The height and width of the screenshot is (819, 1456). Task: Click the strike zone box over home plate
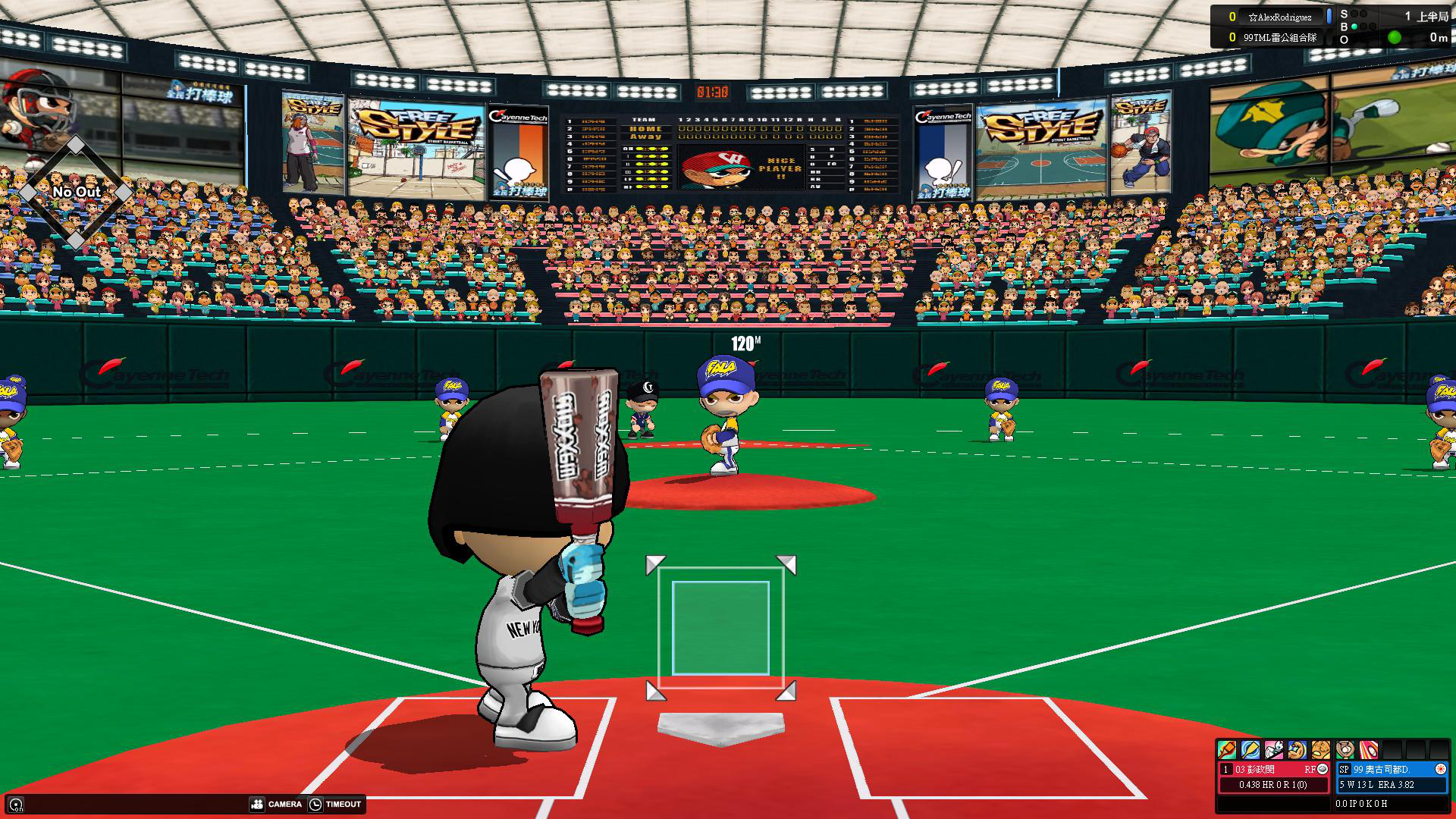pyautogui.click(x=720, y=628)
